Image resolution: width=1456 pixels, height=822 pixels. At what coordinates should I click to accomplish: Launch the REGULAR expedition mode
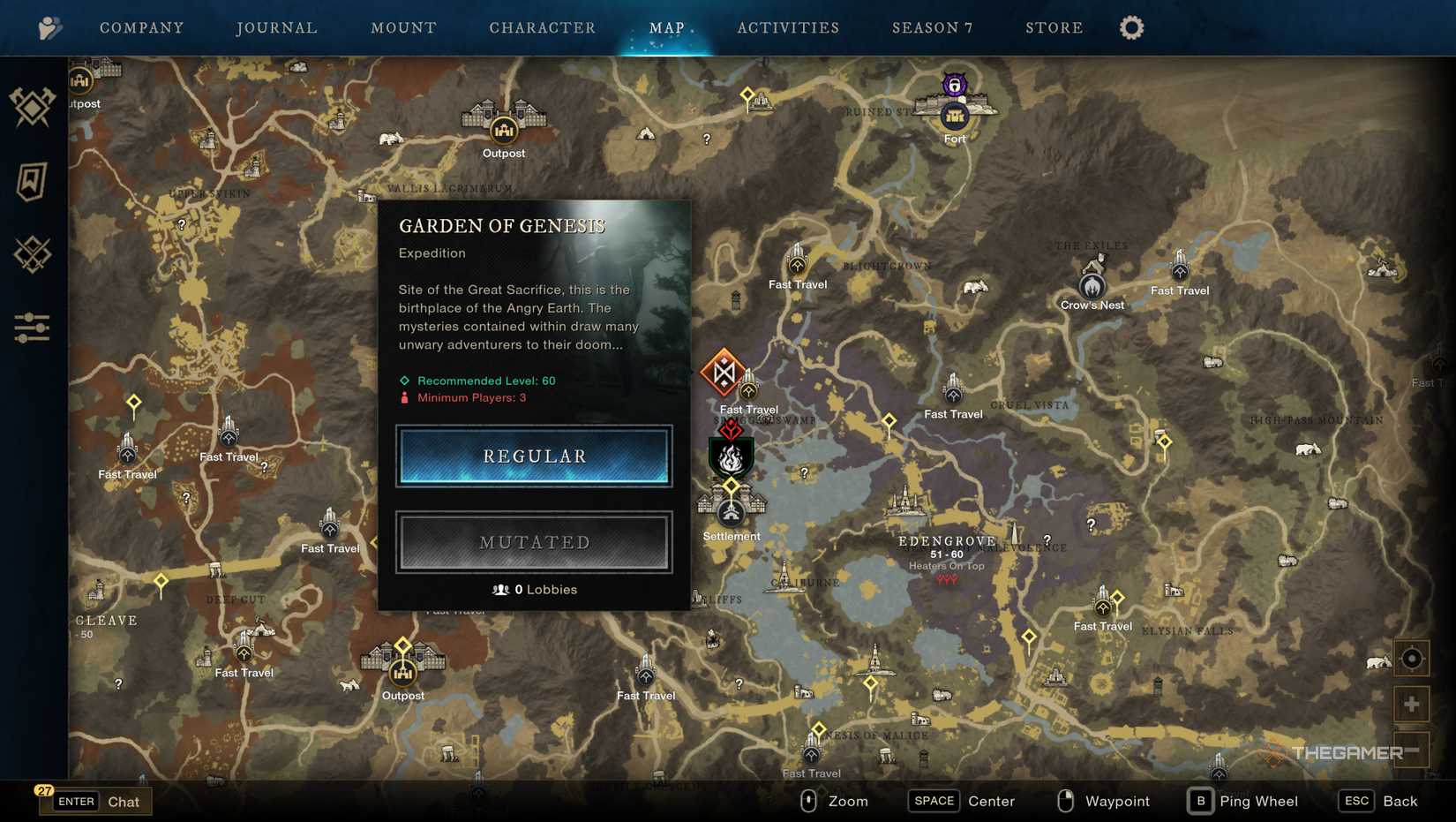tap(533, 456)
